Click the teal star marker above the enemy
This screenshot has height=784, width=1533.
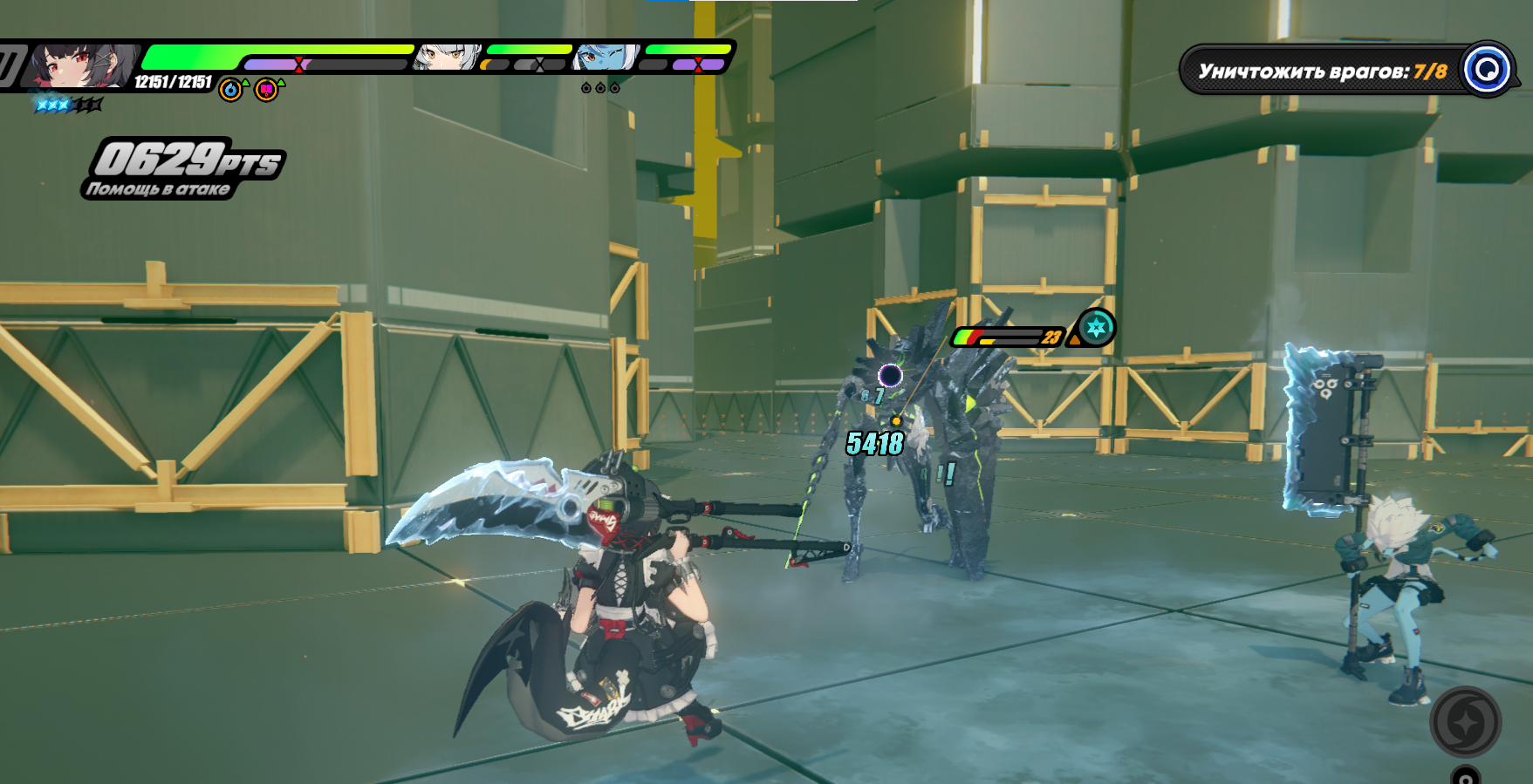tap(1096, 328)
